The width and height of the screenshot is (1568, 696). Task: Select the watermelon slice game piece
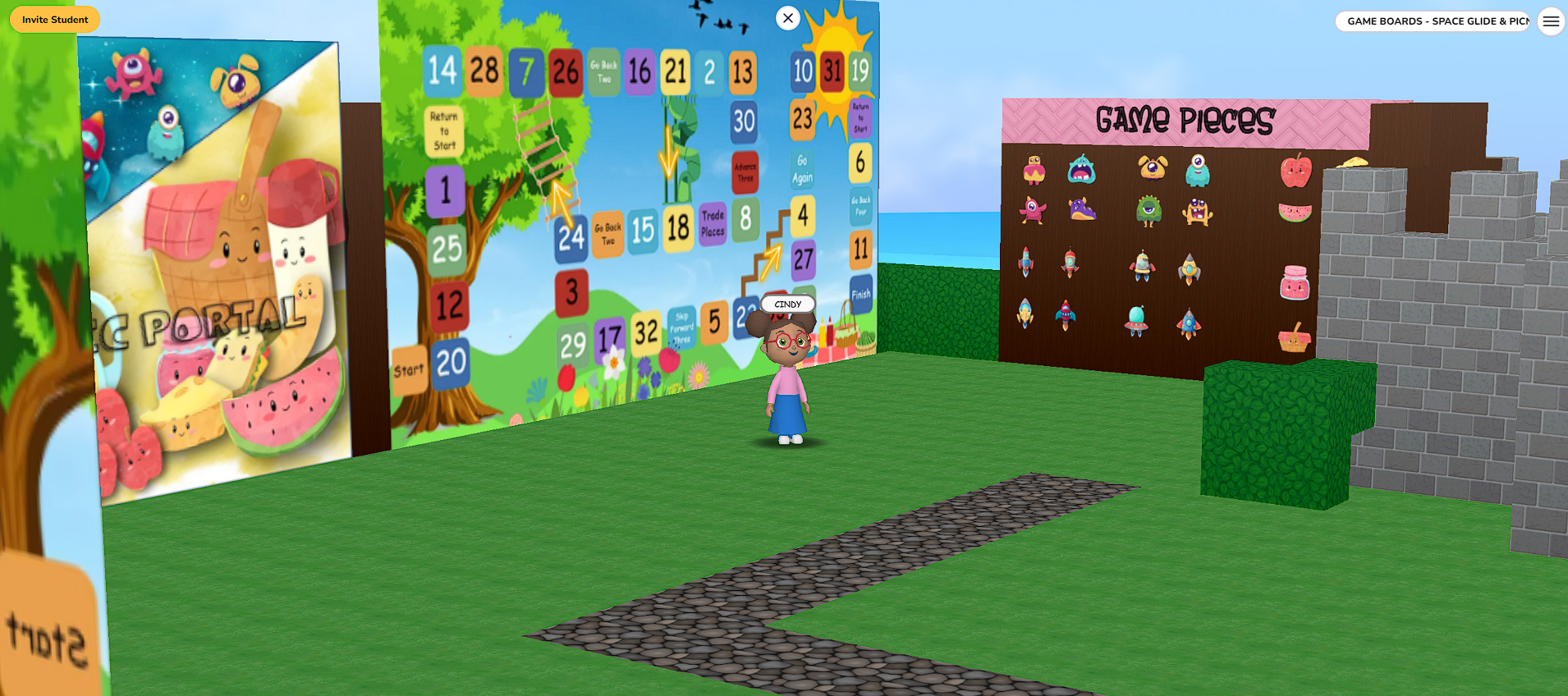coord(1295,212)
